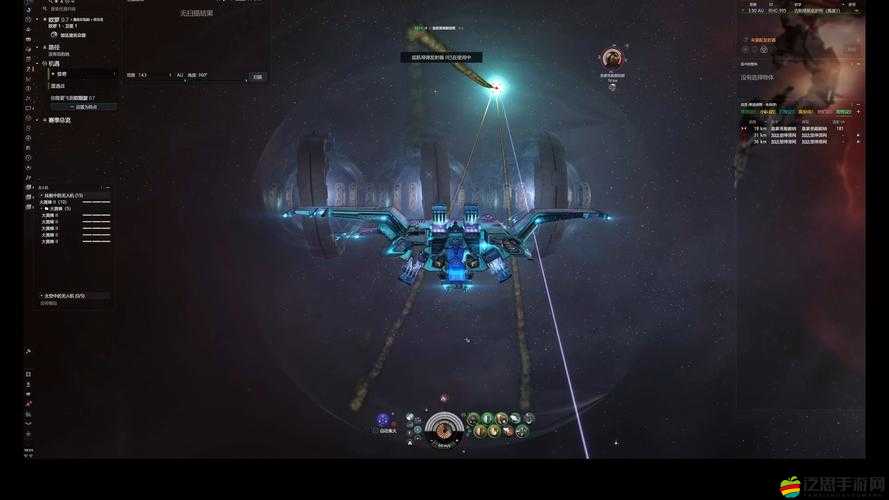Click the purple star-cluster icon beside the HUD

pyautogui.click(x=383, y=419)
